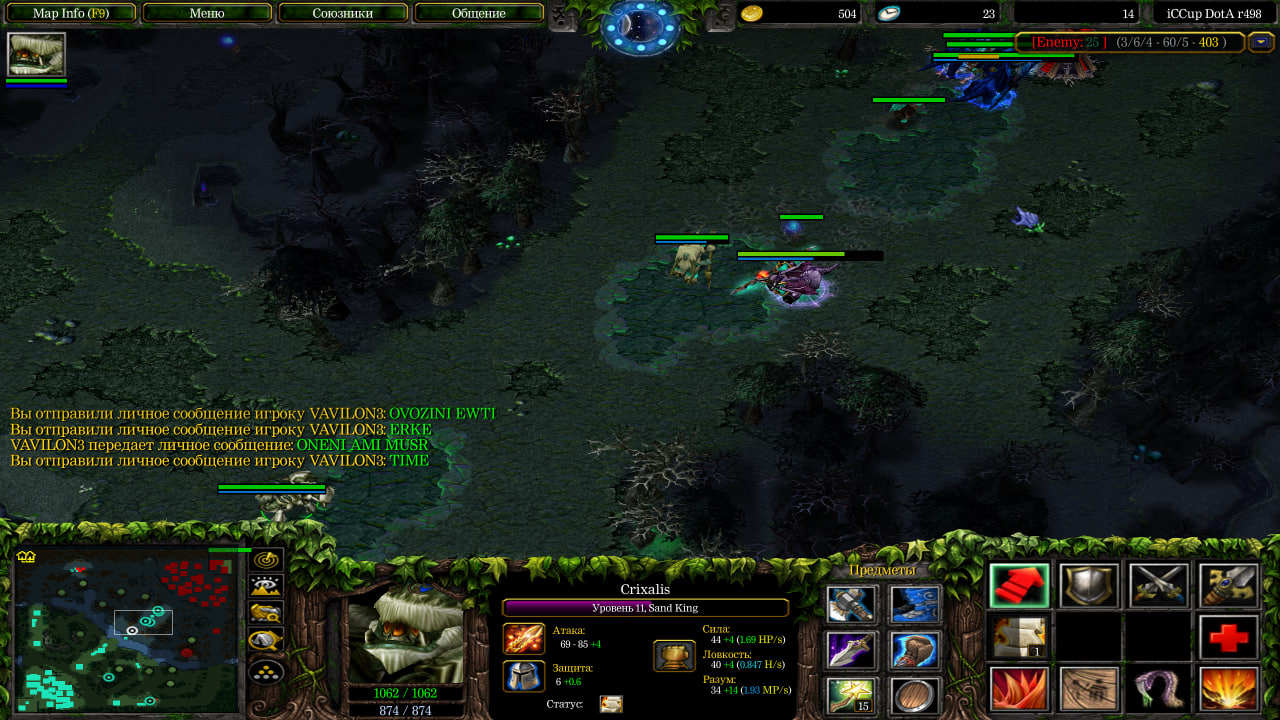Open the Меню button

tap(207, 13)
